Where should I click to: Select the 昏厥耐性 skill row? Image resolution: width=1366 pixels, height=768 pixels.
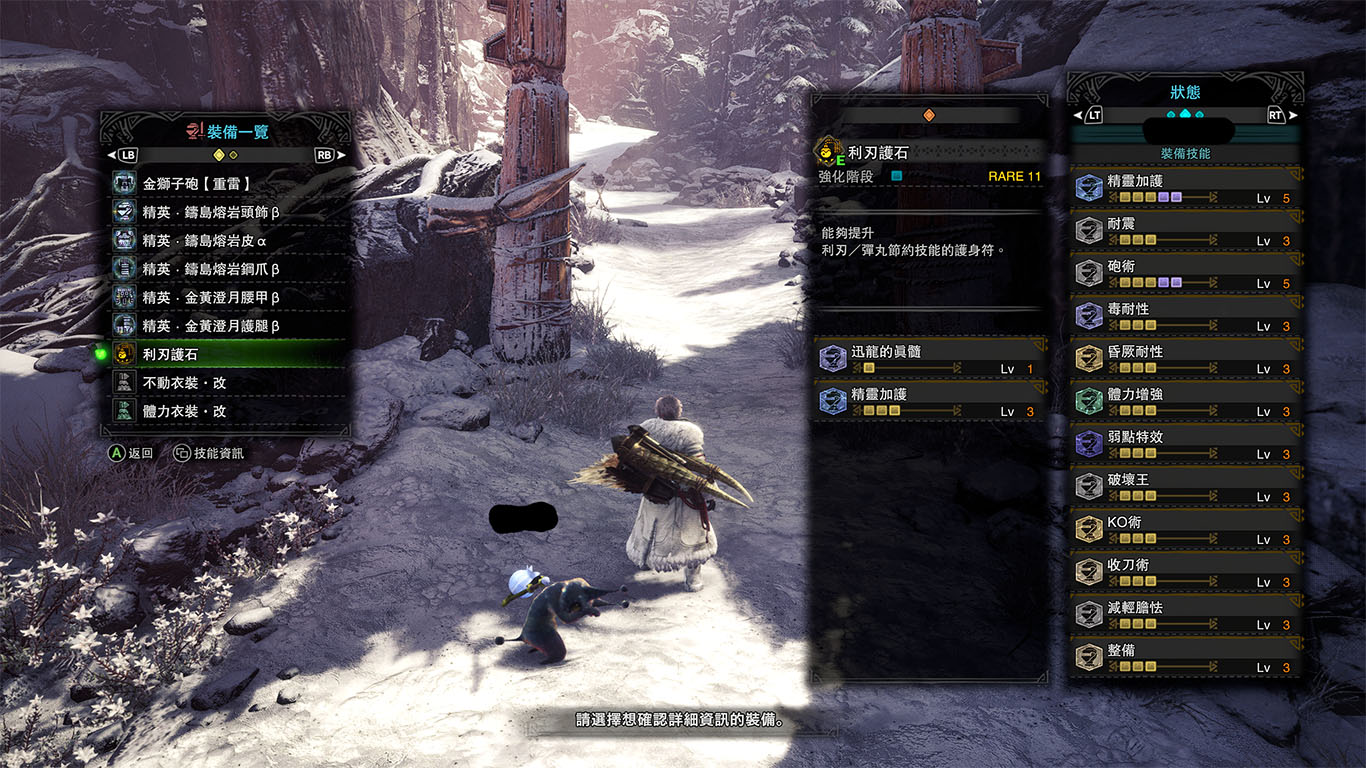coord(1186,360)
